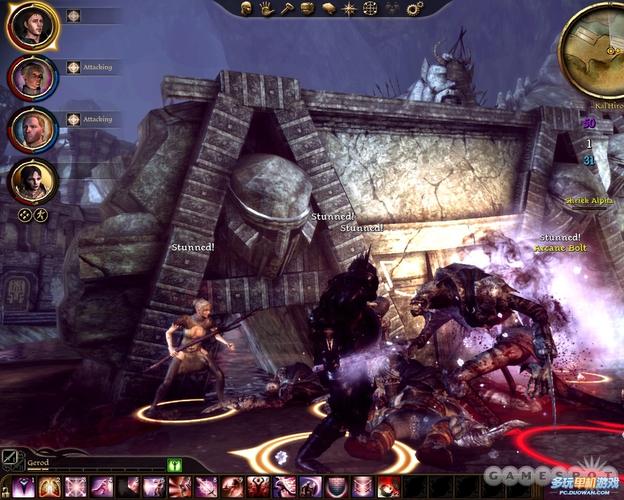Toggle the weapon set swap button
The height and width of the screenshot is (500, 624).
[11, 460]
